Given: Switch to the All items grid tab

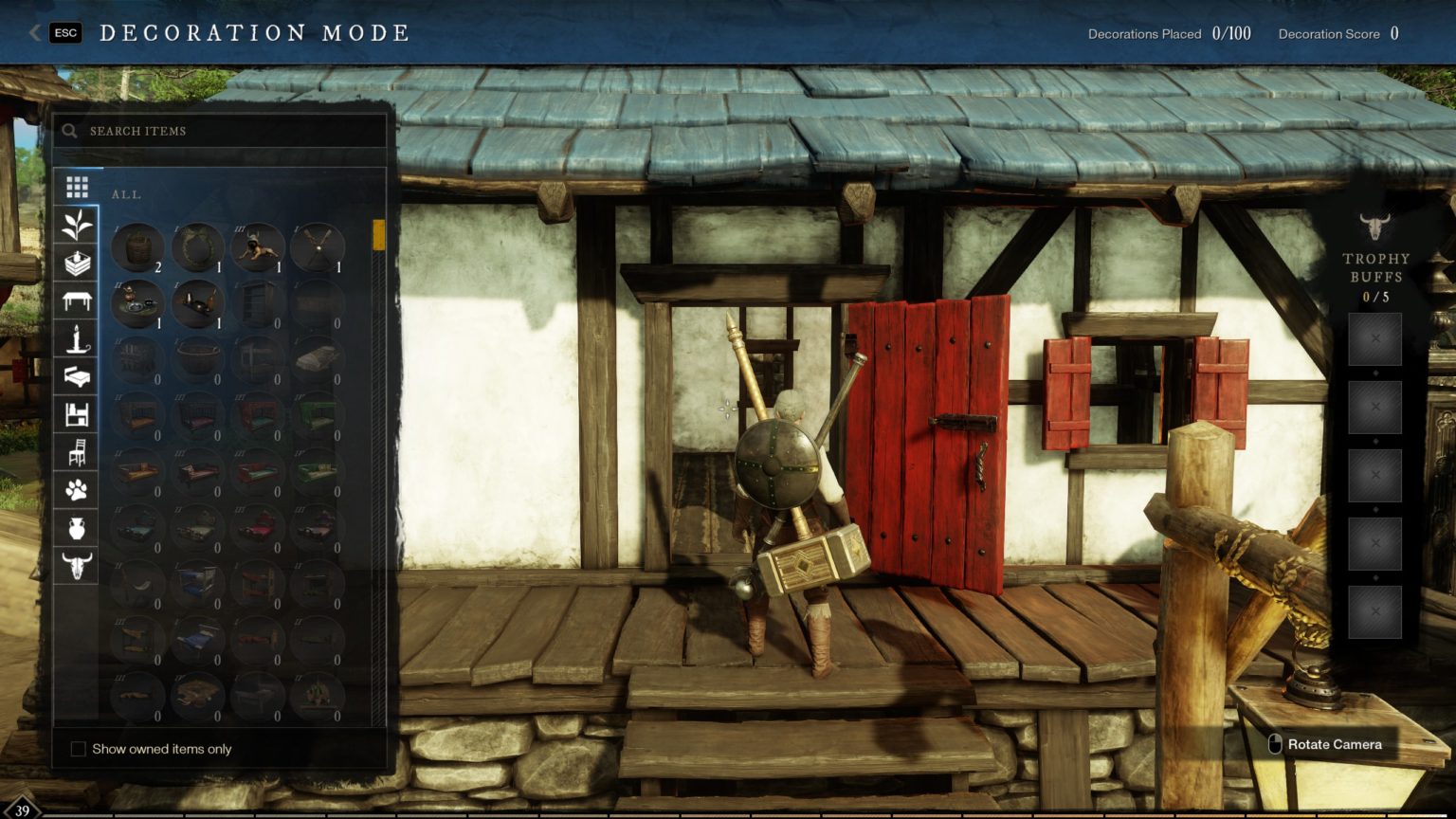Looking at the screenshot, I should click(77, 187).
